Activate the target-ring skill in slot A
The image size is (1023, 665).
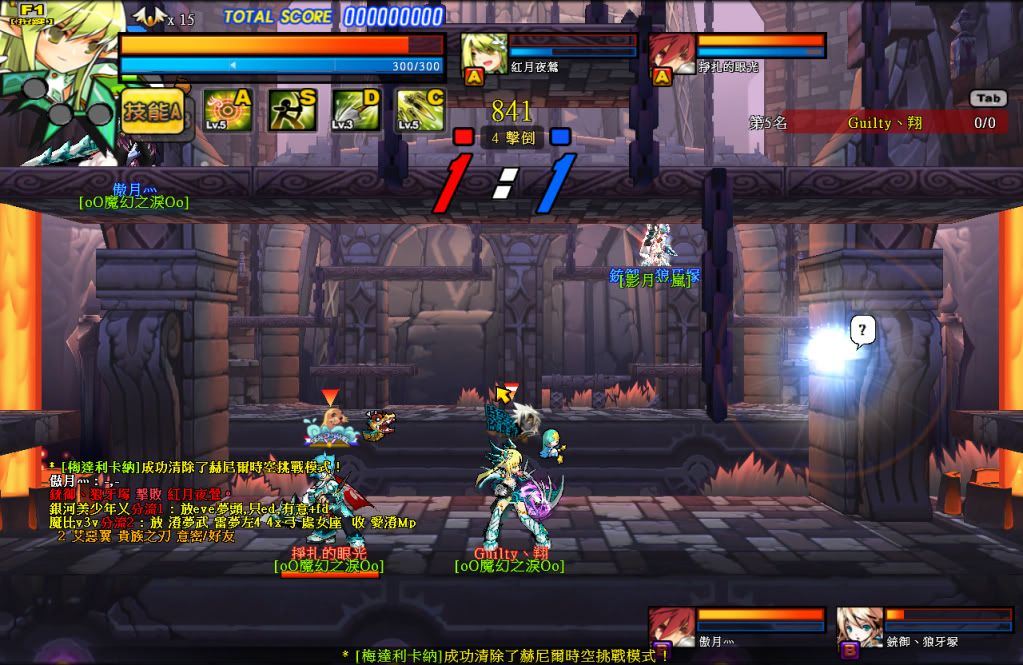click(228, 111)
